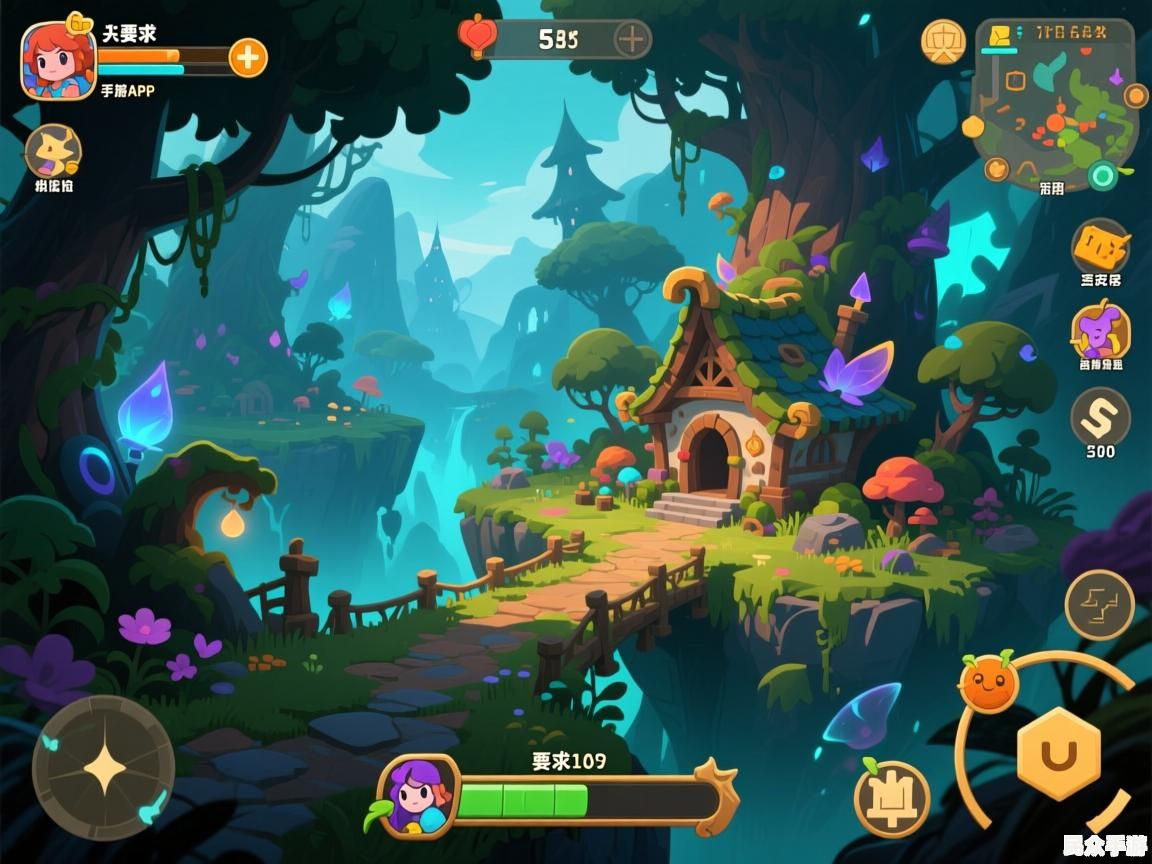
Task: Select the green ring marker below minimap
Action: pos(1102,177)
